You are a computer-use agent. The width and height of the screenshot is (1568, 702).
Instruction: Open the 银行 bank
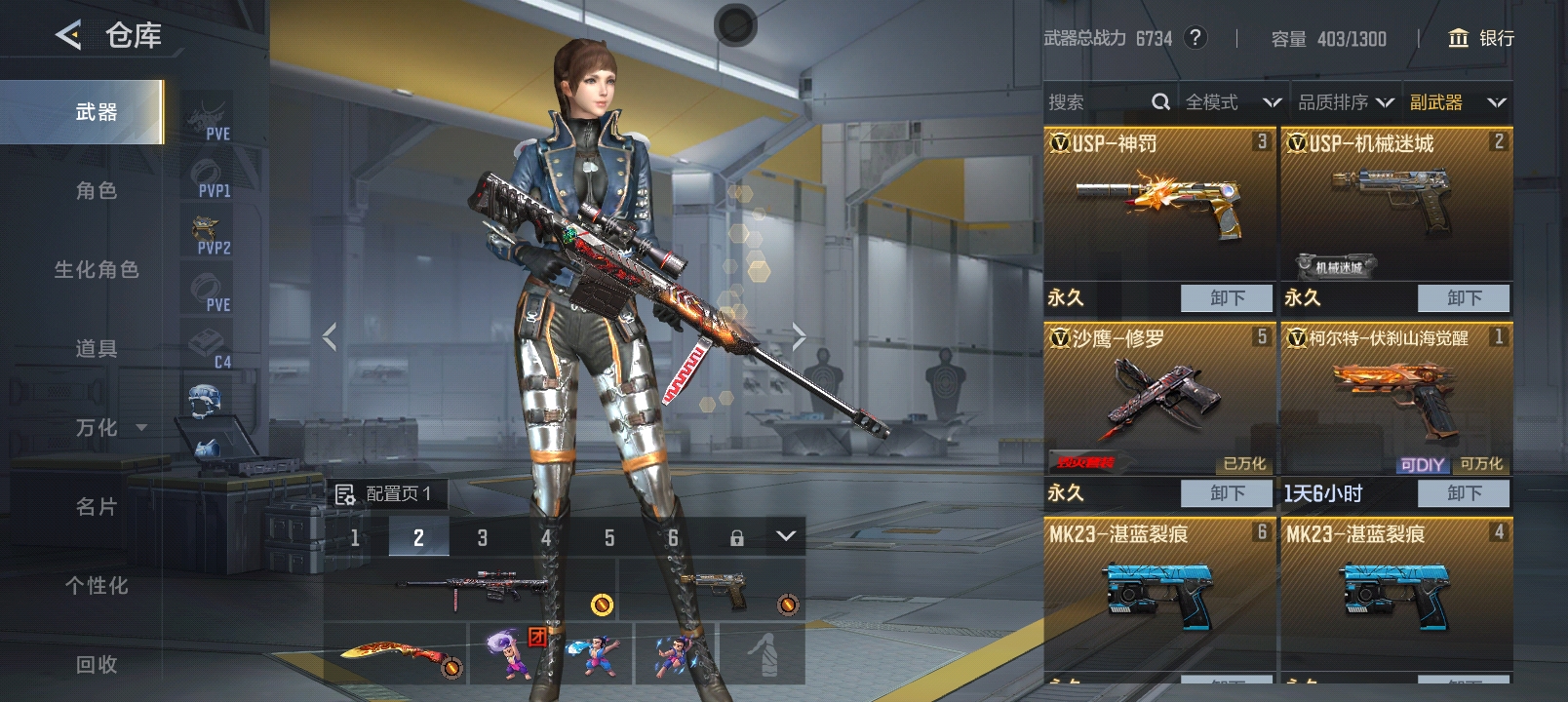coord(1481,38)
